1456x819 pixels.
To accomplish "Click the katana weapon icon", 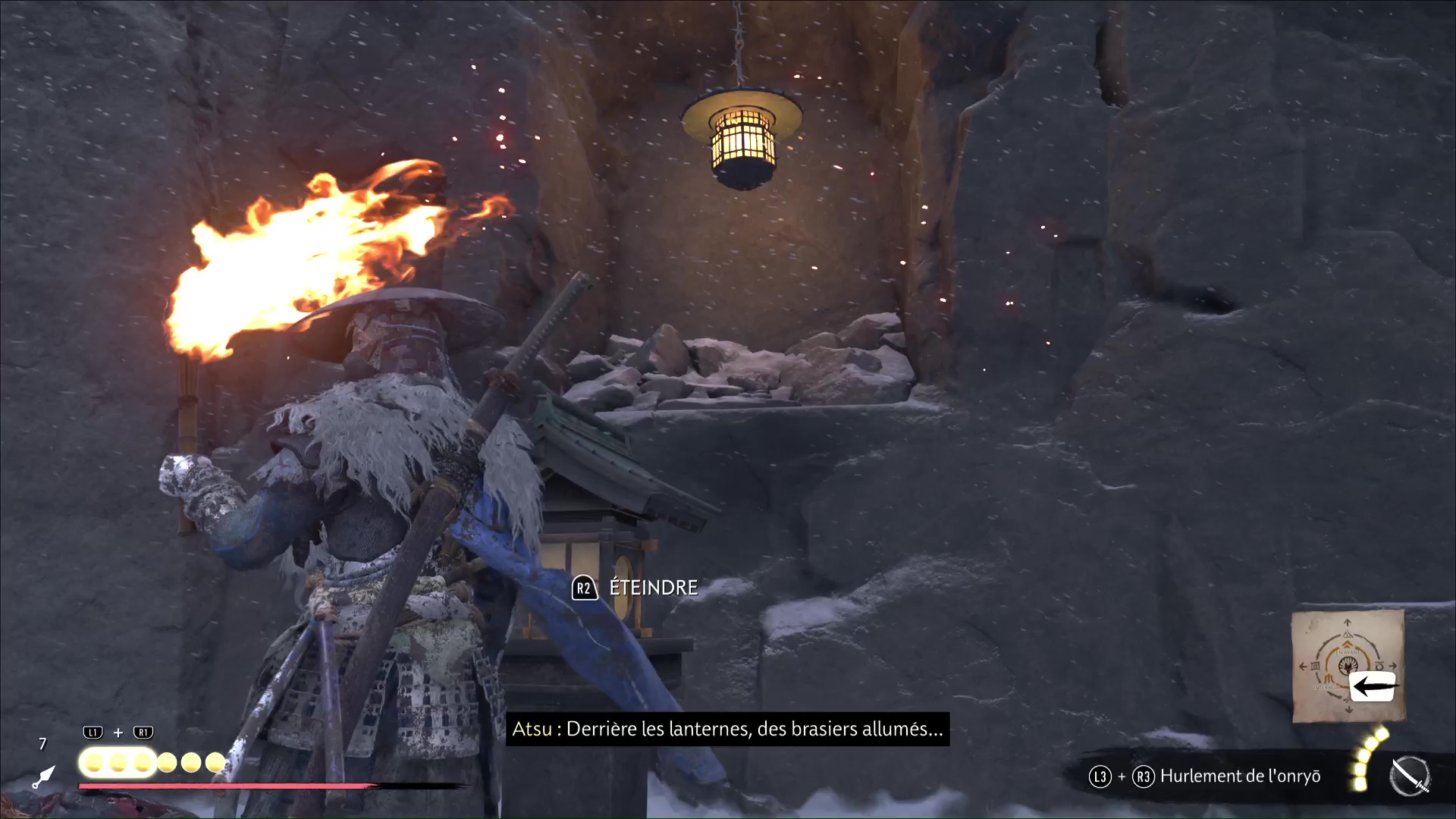I will pos(1410,777).
